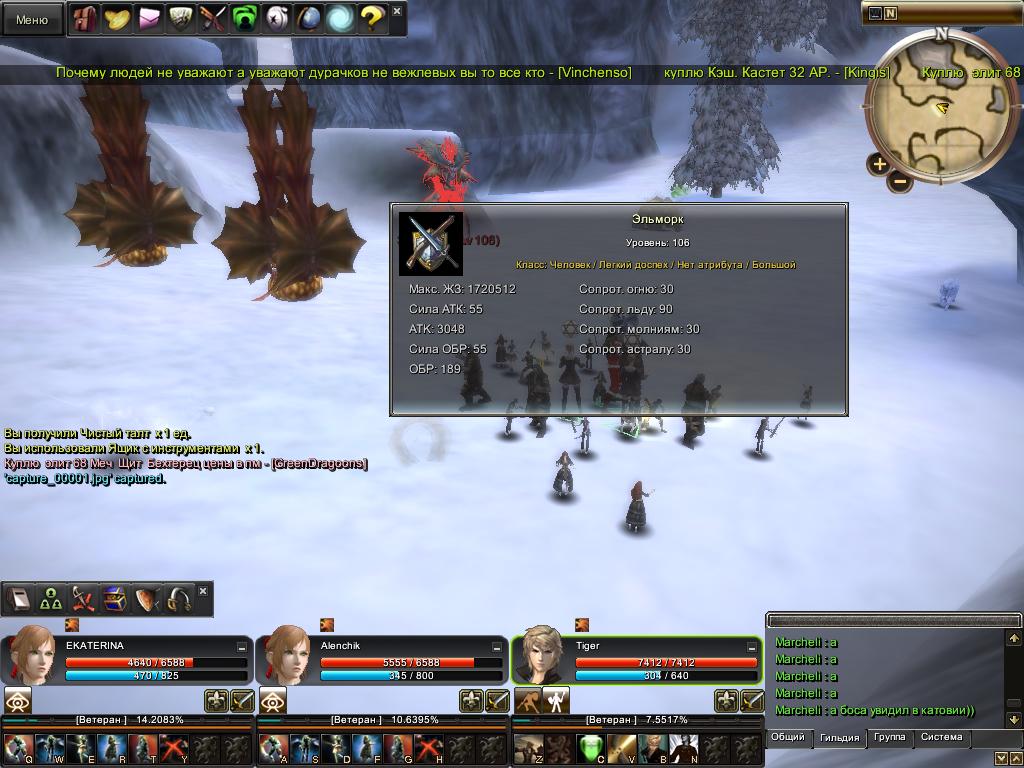Screen dimensions: 1024x768
Task: Open the backpack inventory icon
Action: point(85,19)
